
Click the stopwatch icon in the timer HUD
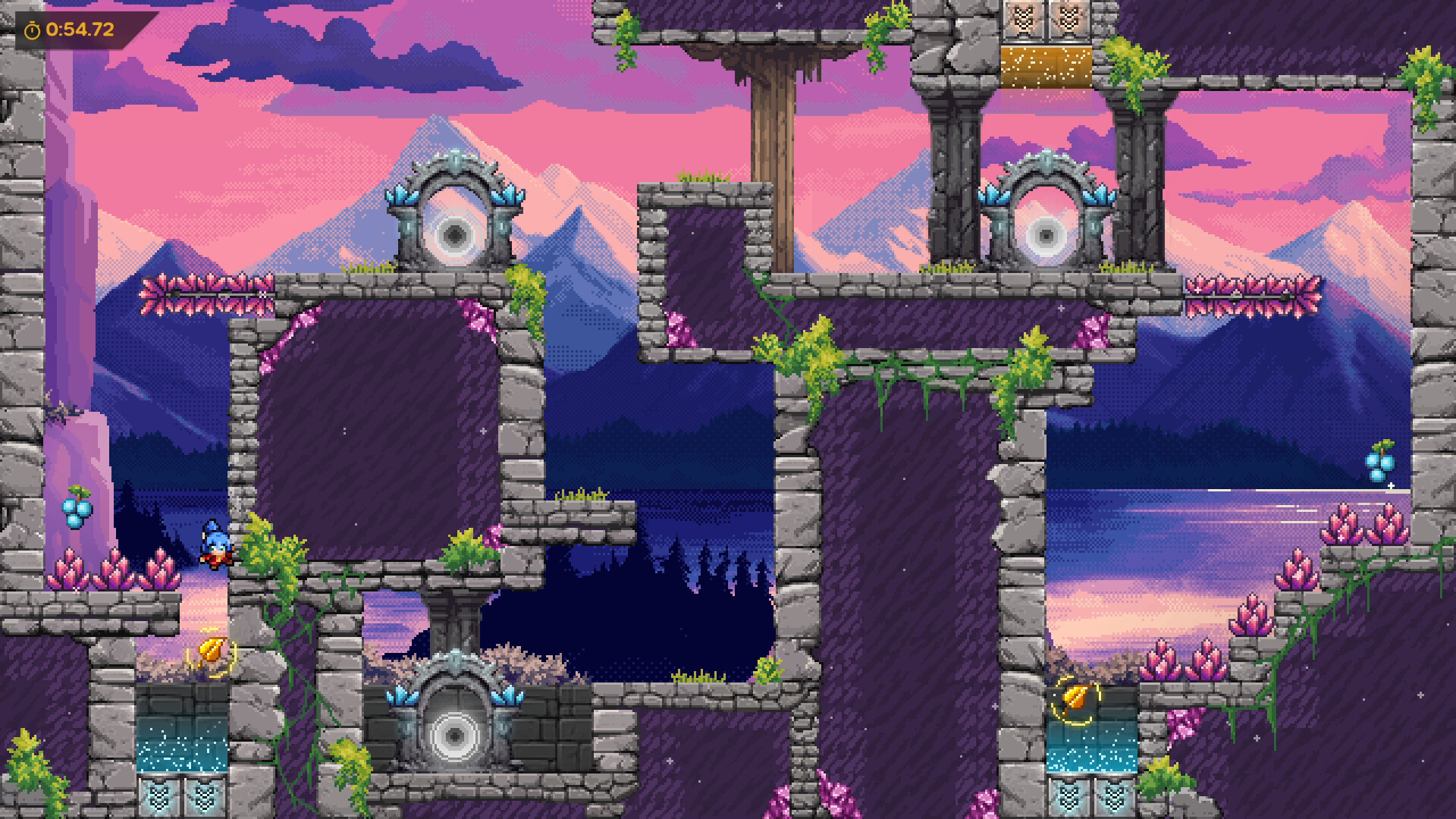[33, 30]
